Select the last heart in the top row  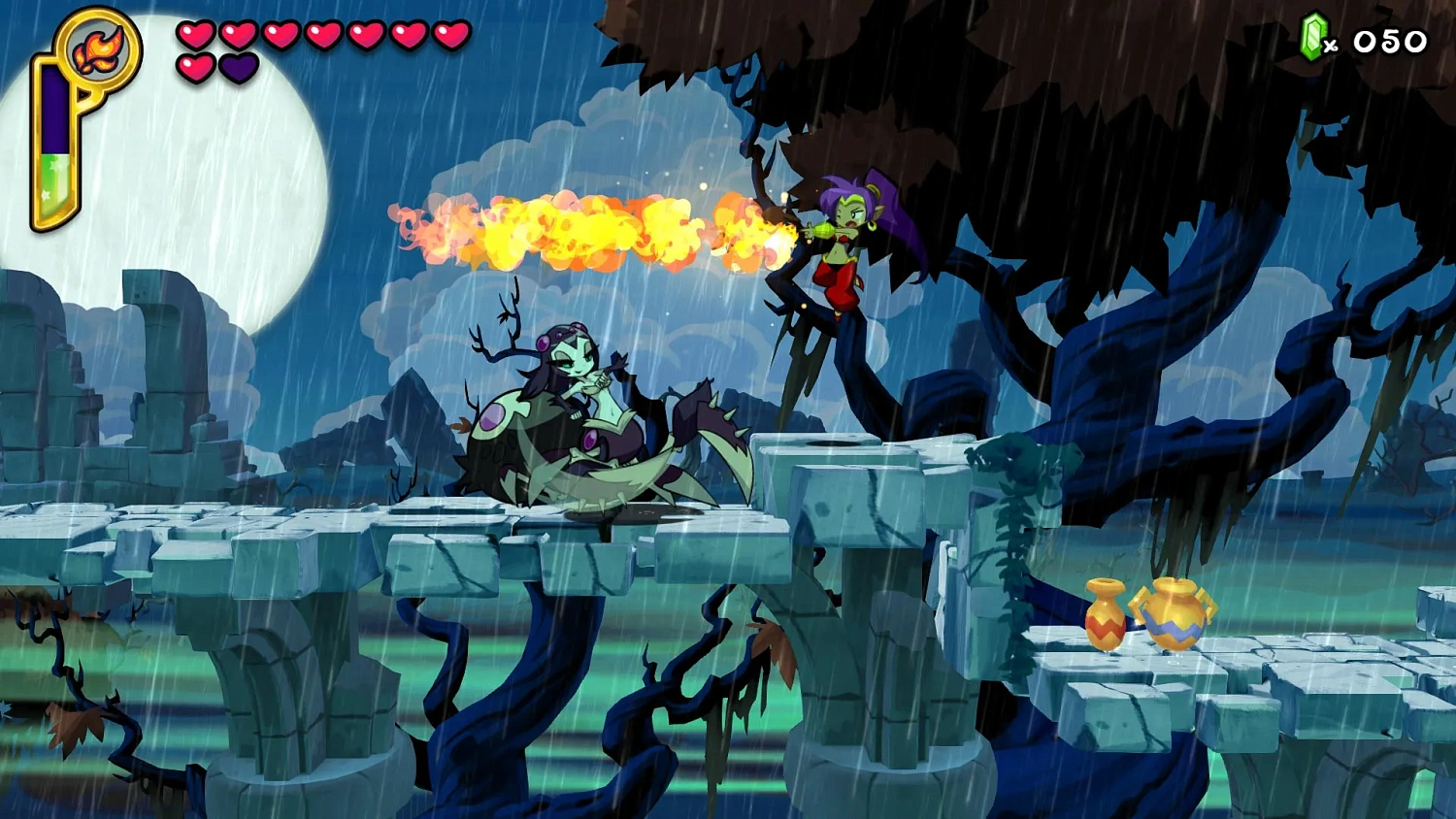(x=450, y=34)
